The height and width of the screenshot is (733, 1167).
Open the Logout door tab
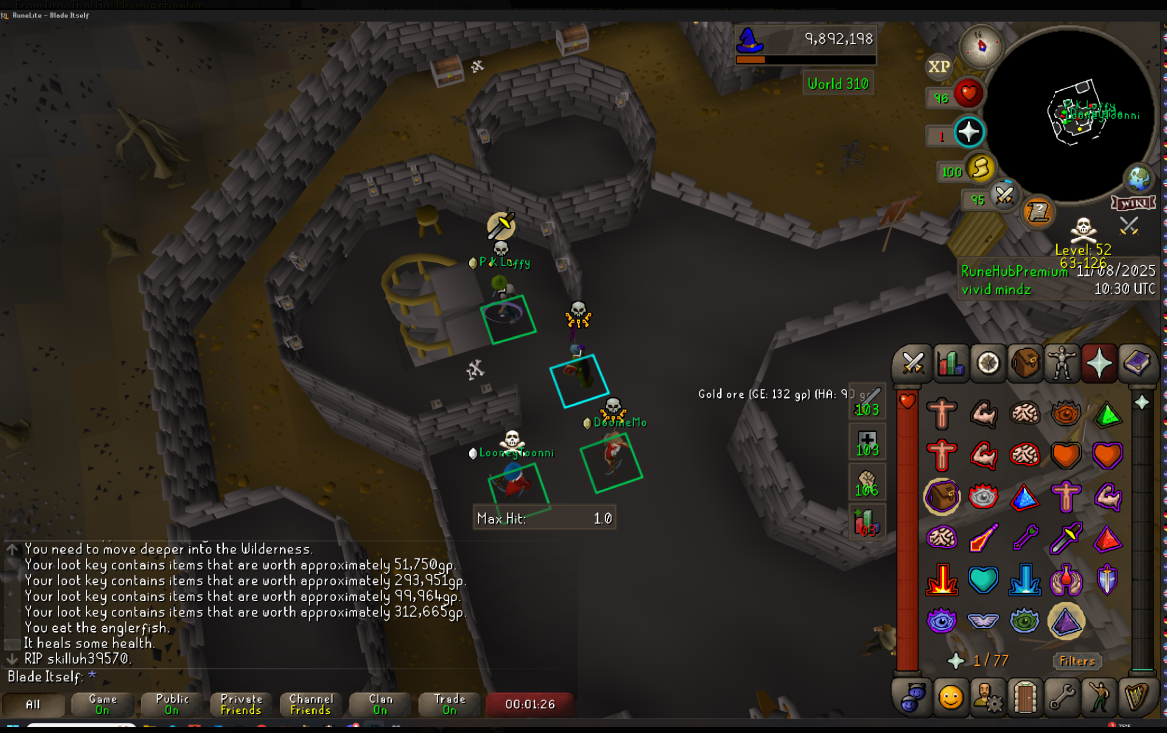1025,696
